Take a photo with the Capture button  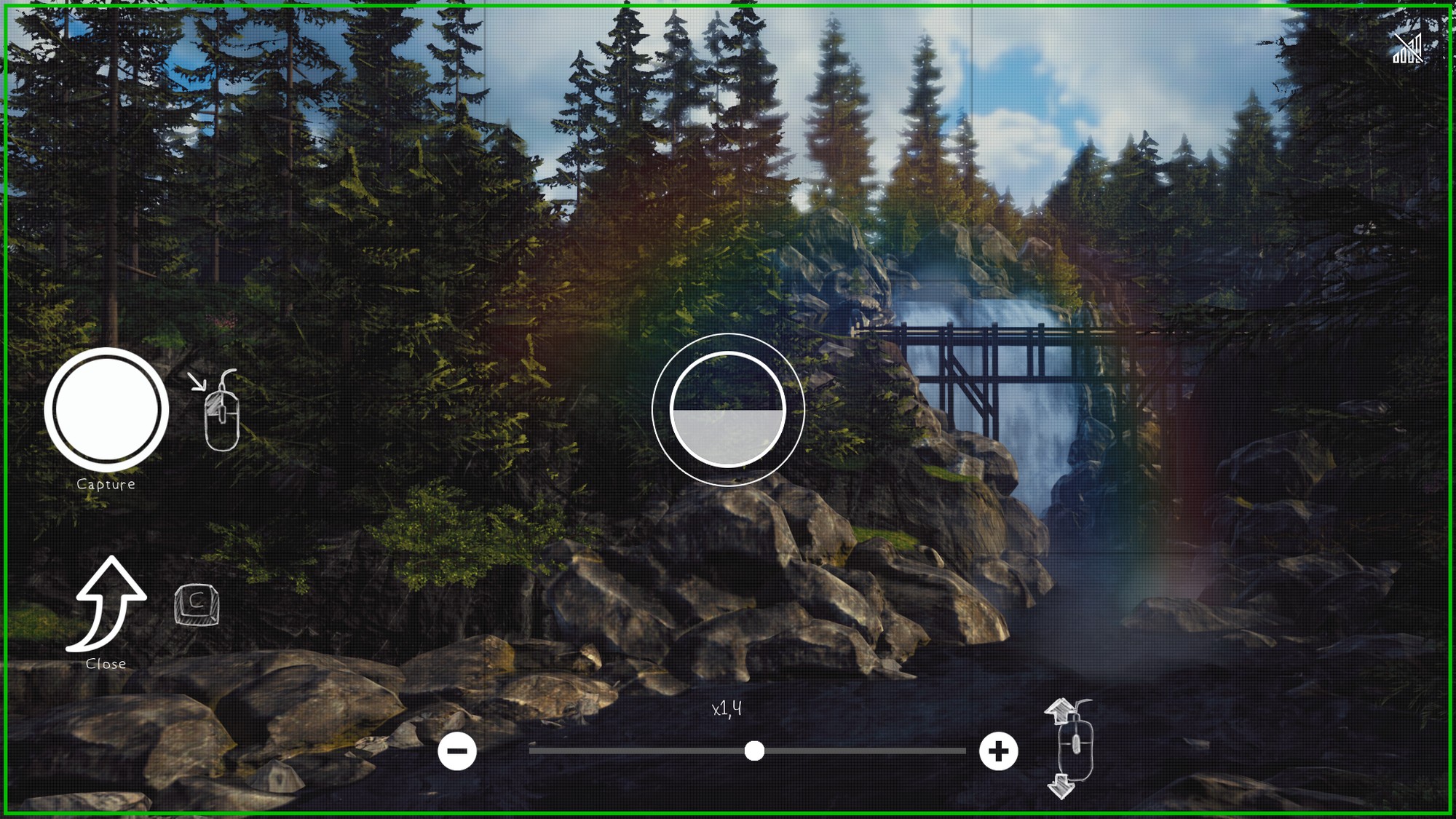[x=106, y=409]
